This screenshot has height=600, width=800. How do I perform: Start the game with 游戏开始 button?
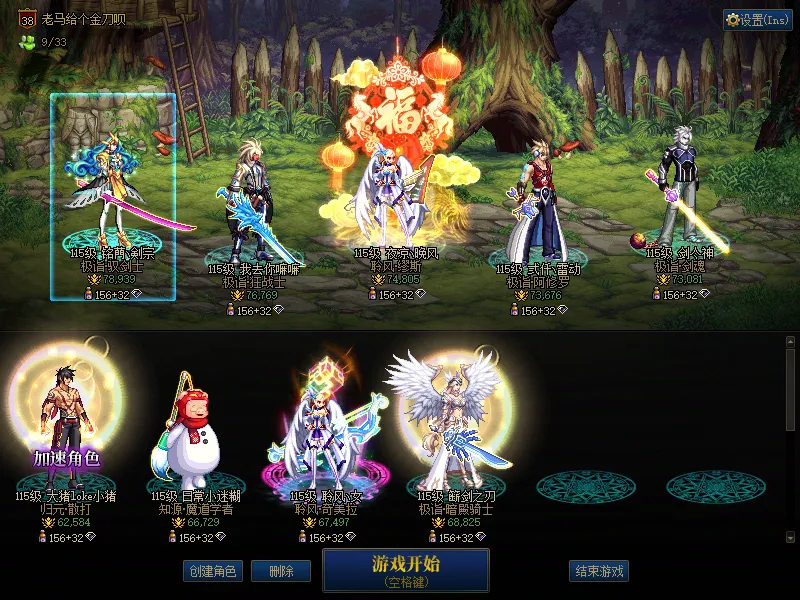pos(405,569)
